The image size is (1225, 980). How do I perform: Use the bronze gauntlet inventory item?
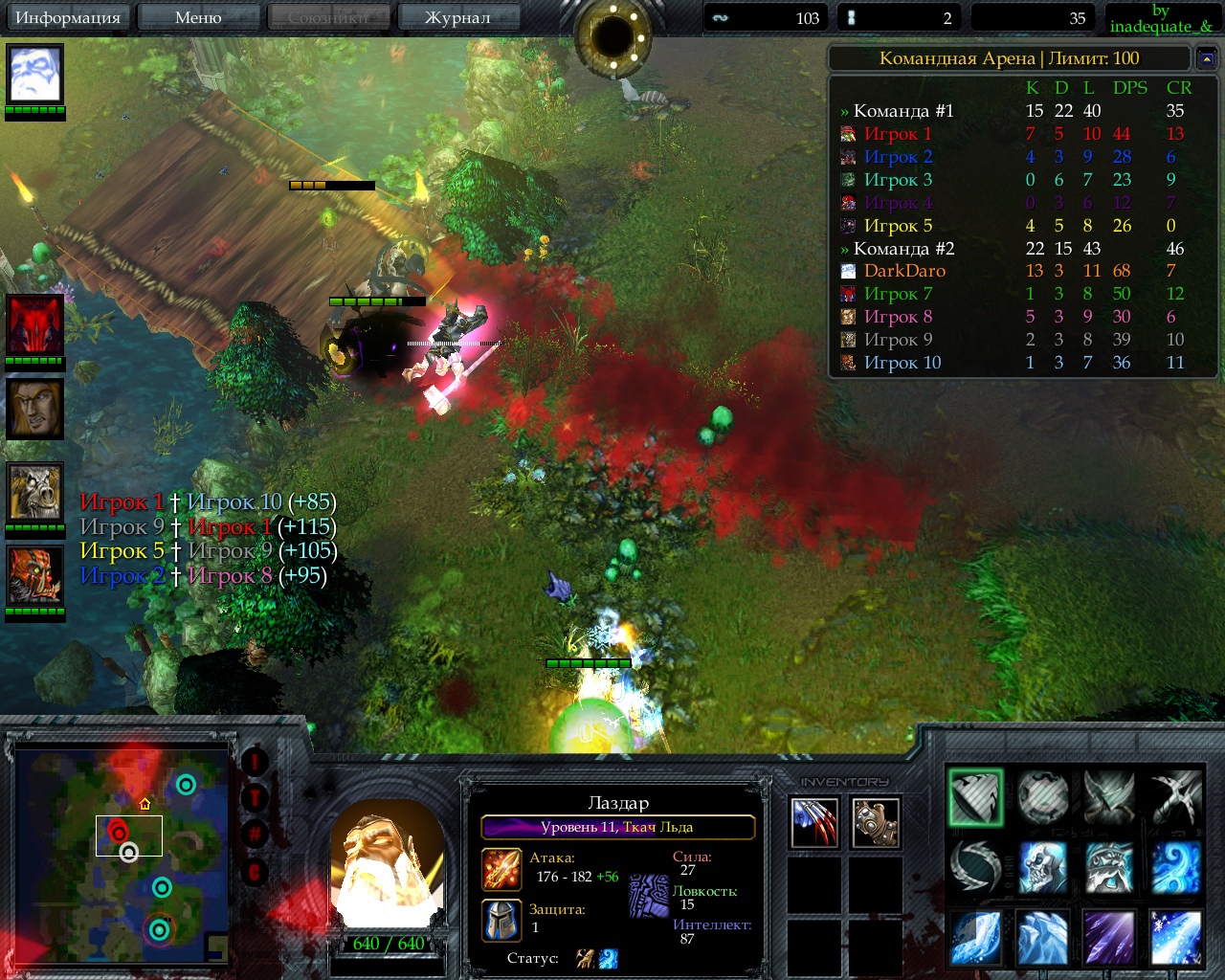coord(876,822)
